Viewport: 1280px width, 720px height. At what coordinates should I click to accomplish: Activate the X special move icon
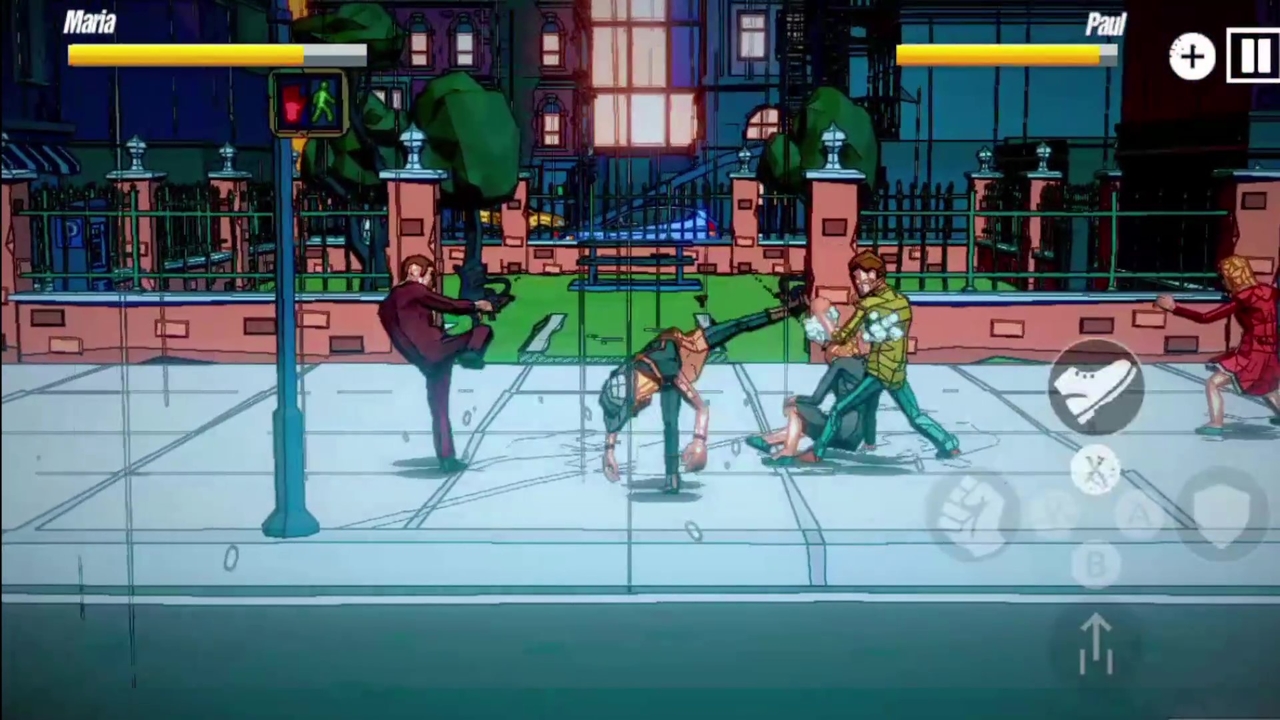pyautogui.click(x=1097, y=470)
